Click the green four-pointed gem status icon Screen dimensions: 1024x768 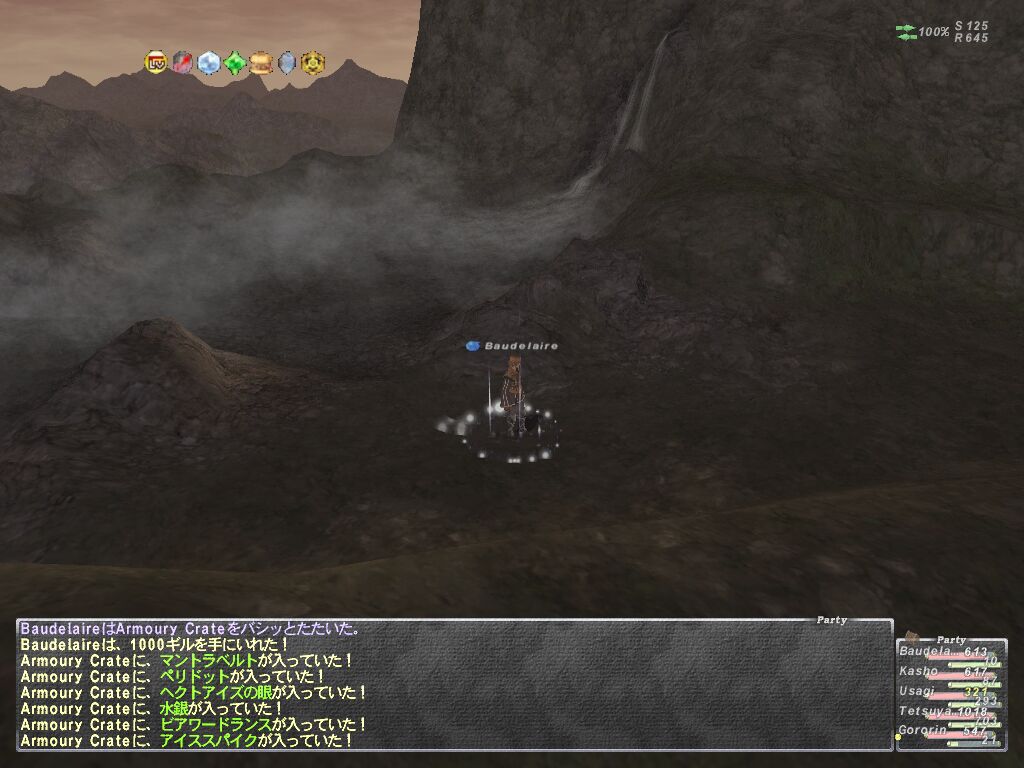coord(234,63)
